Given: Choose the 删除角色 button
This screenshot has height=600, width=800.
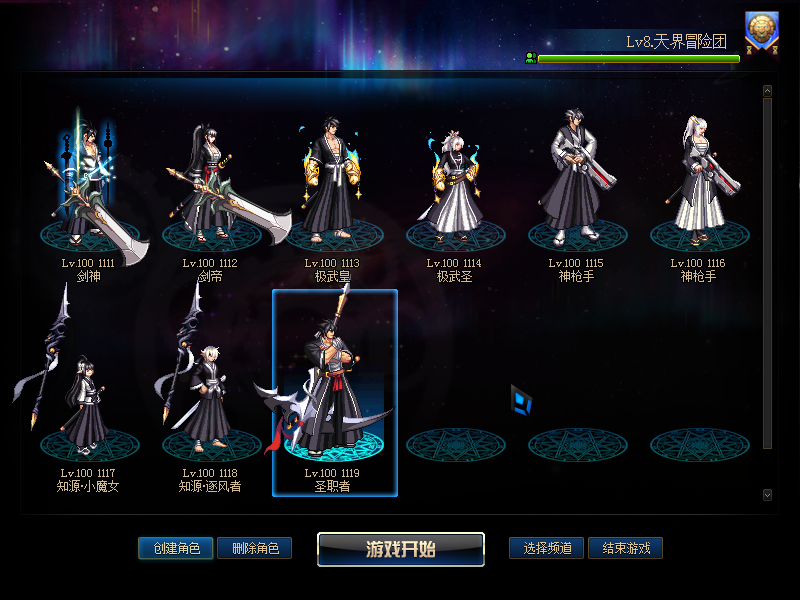Looking at the screenshot, I should click(255, 548).
